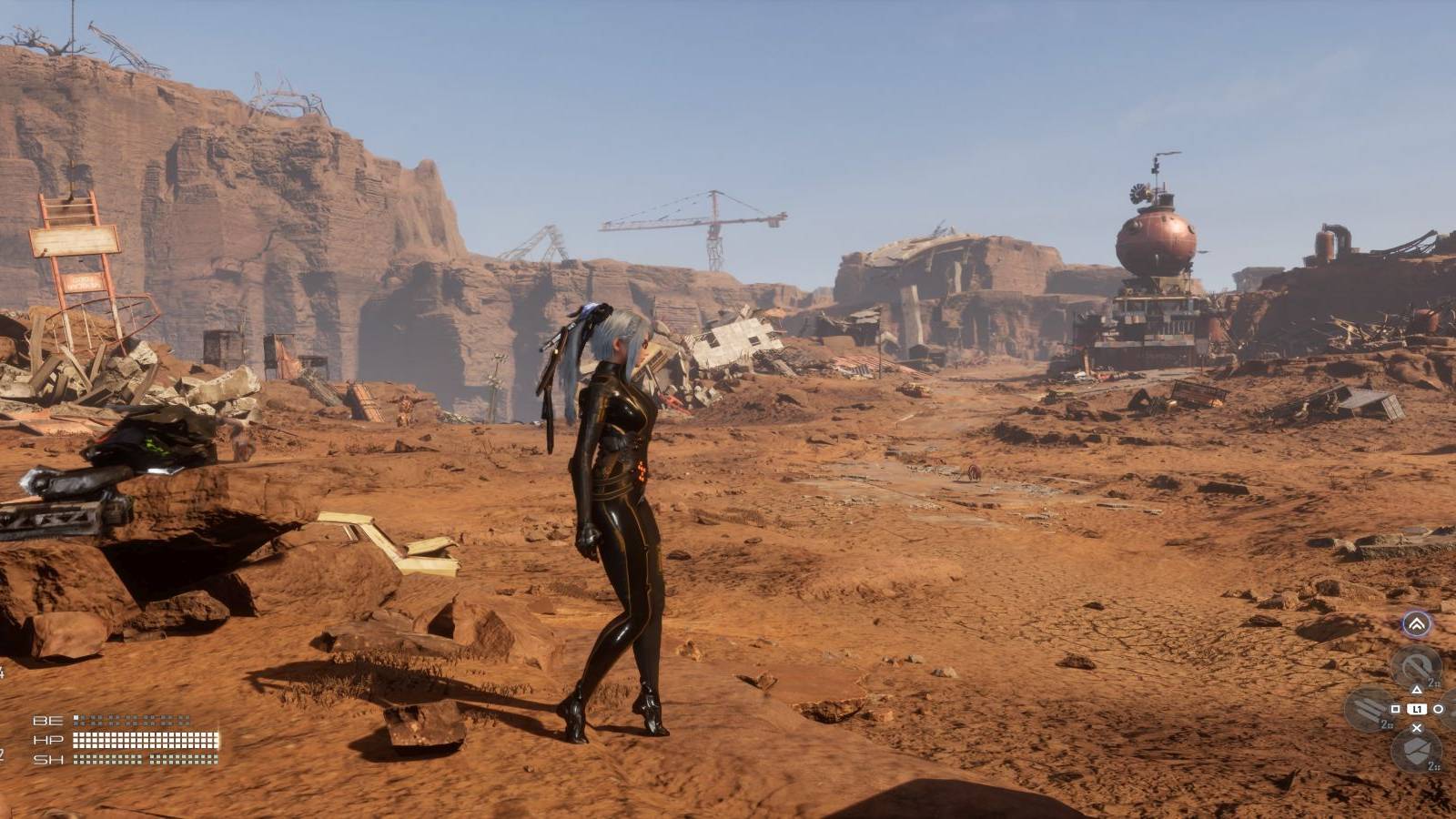Click the Triangle button prompt in the item wheel
This screenshot has width=1456, height=819.
point(1417,691)
